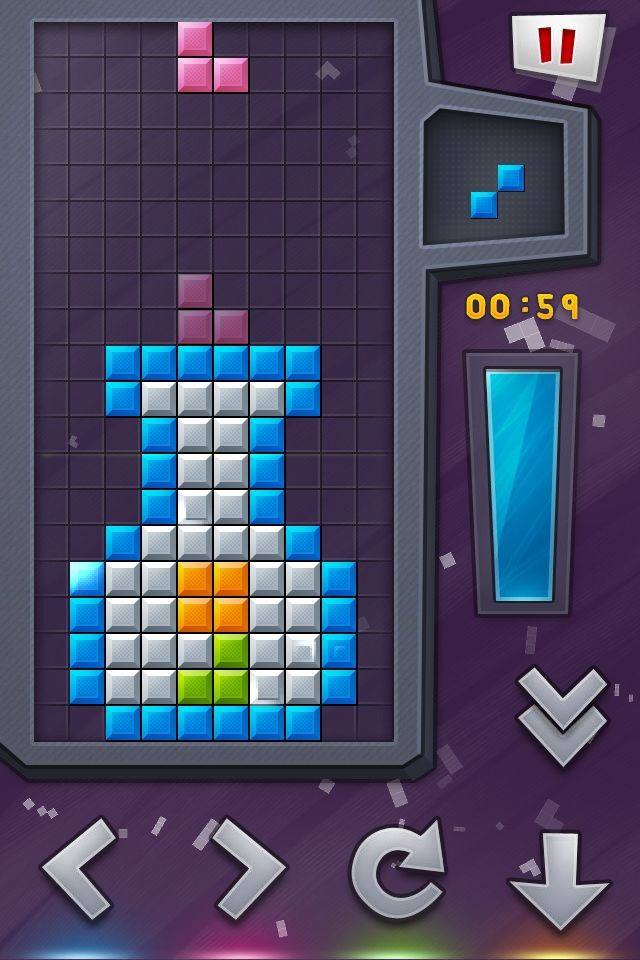Tap the next piece preview box
The width and height of the screenshot is (640, 960).
(x=497, y=180)
